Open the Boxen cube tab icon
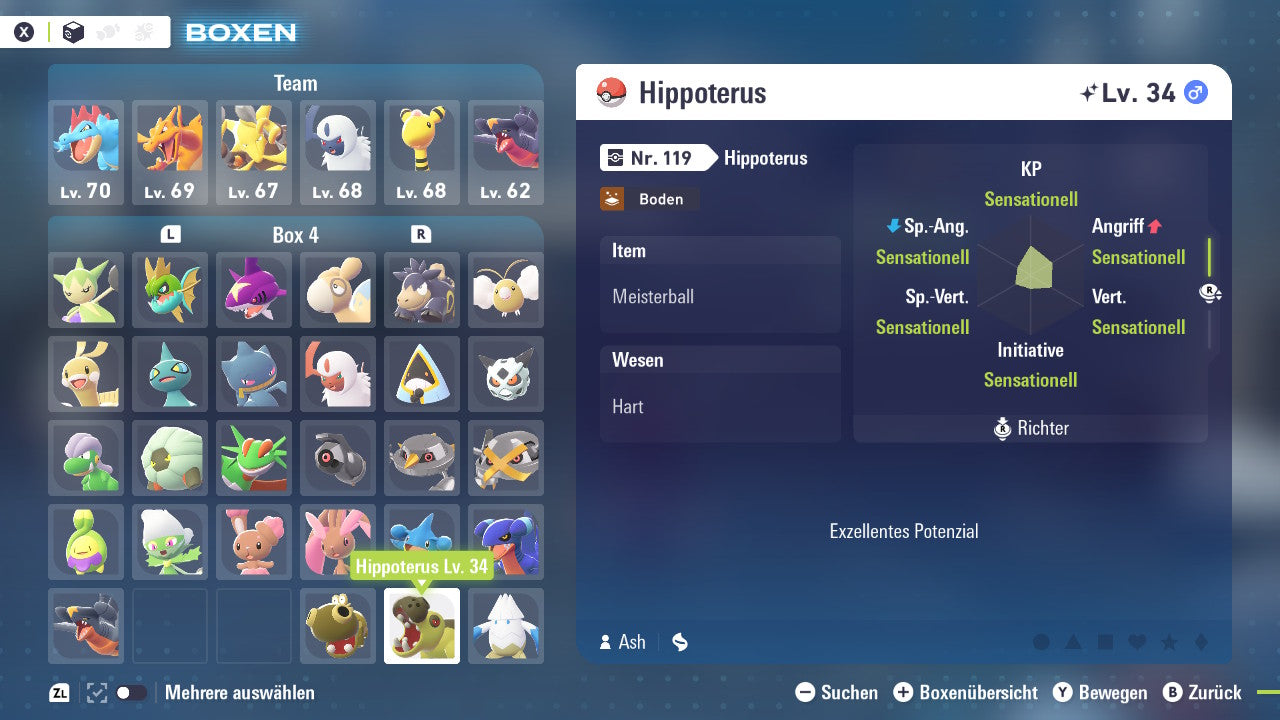The height and width of the screenshot is (720, 1280). [x=73, y=31]
